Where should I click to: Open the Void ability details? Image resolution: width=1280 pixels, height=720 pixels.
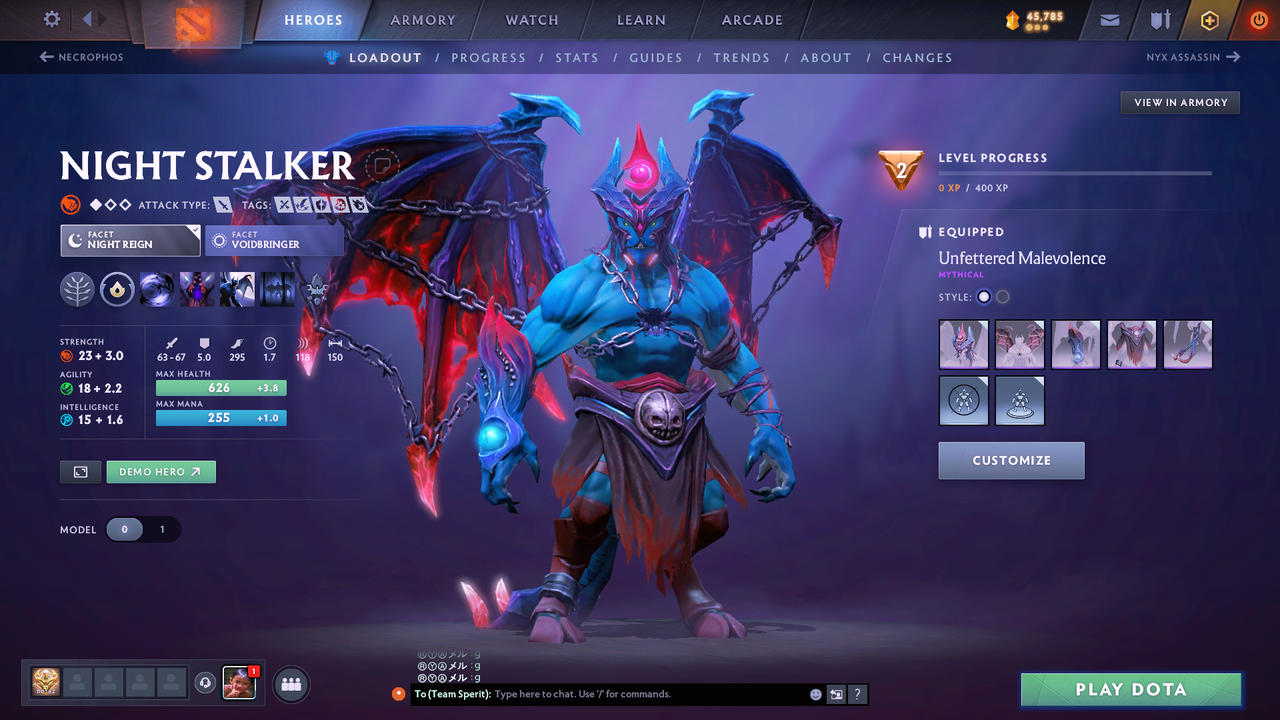[157, 289]
